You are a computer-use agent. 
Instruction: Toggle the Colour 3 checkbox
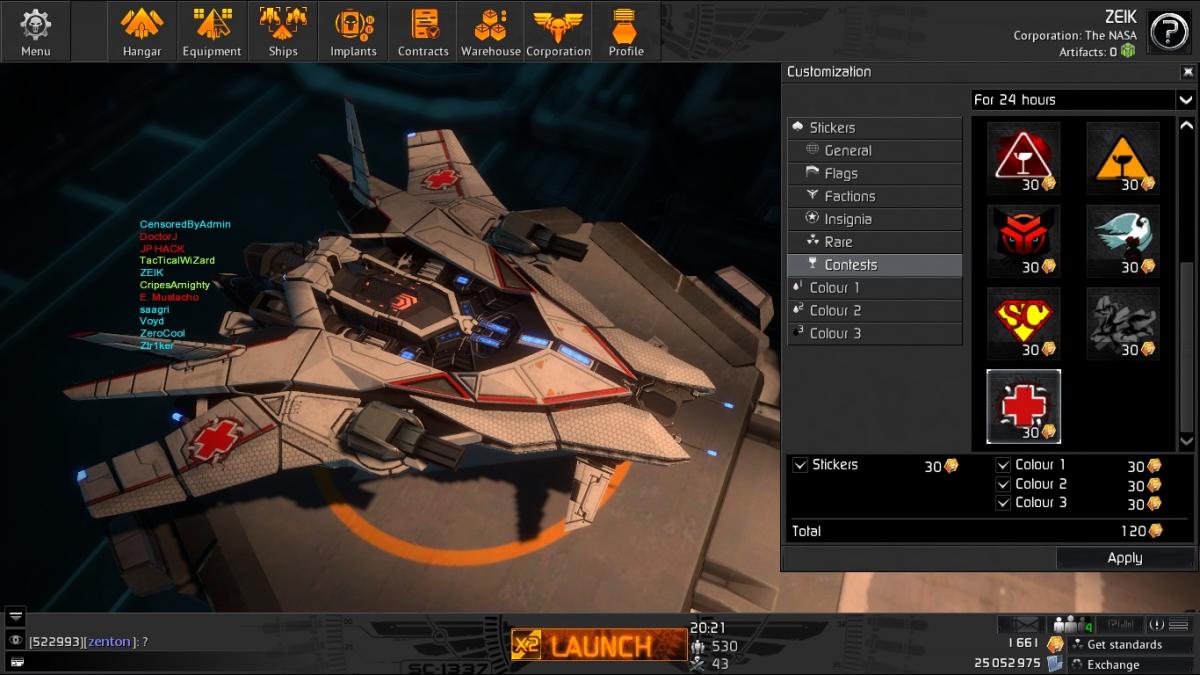(x=1003, y=503)
